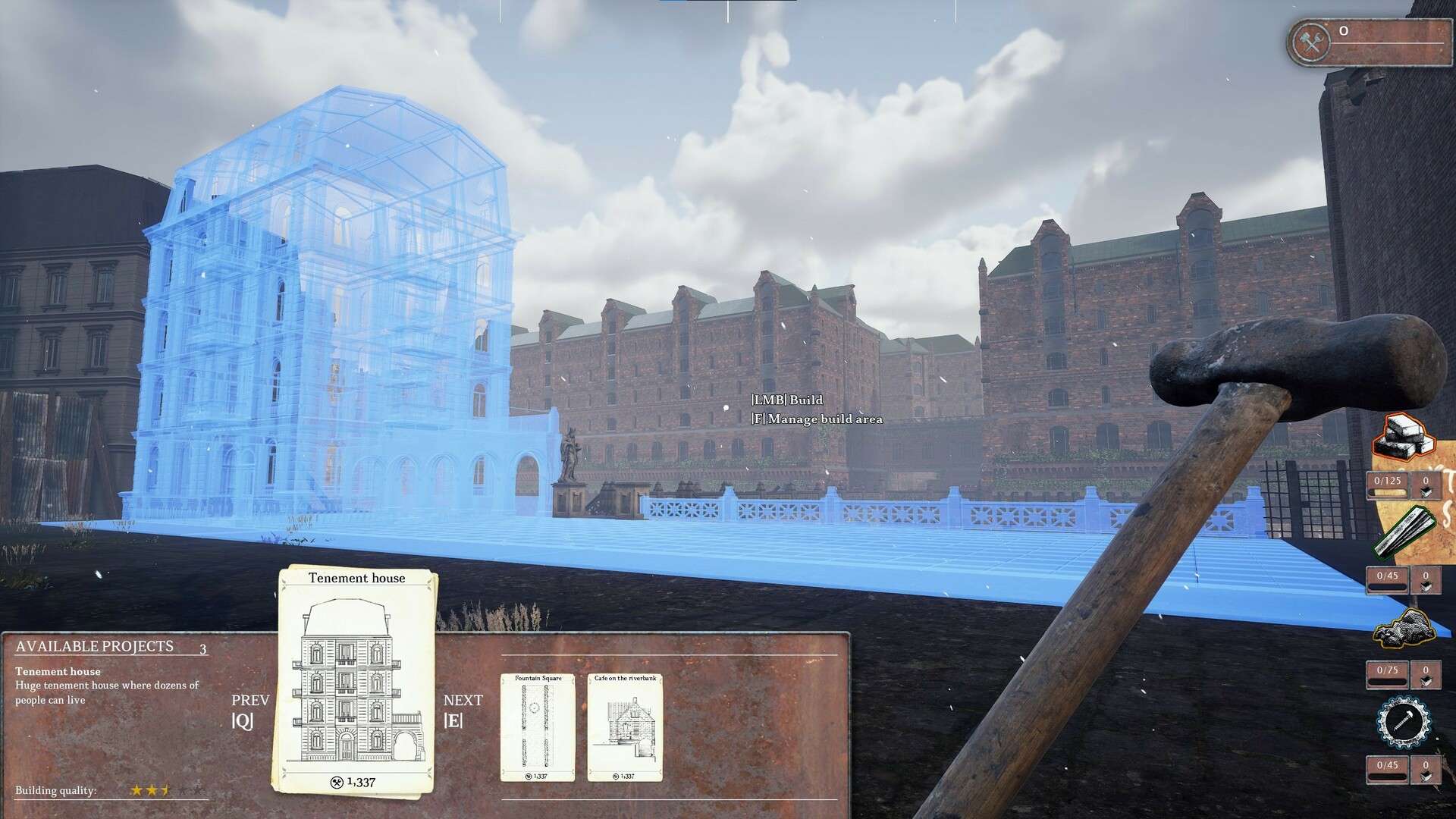Click the Manage build area prompt text
Viewport: 1456px width, 819px height.
[x=815, y=419]
